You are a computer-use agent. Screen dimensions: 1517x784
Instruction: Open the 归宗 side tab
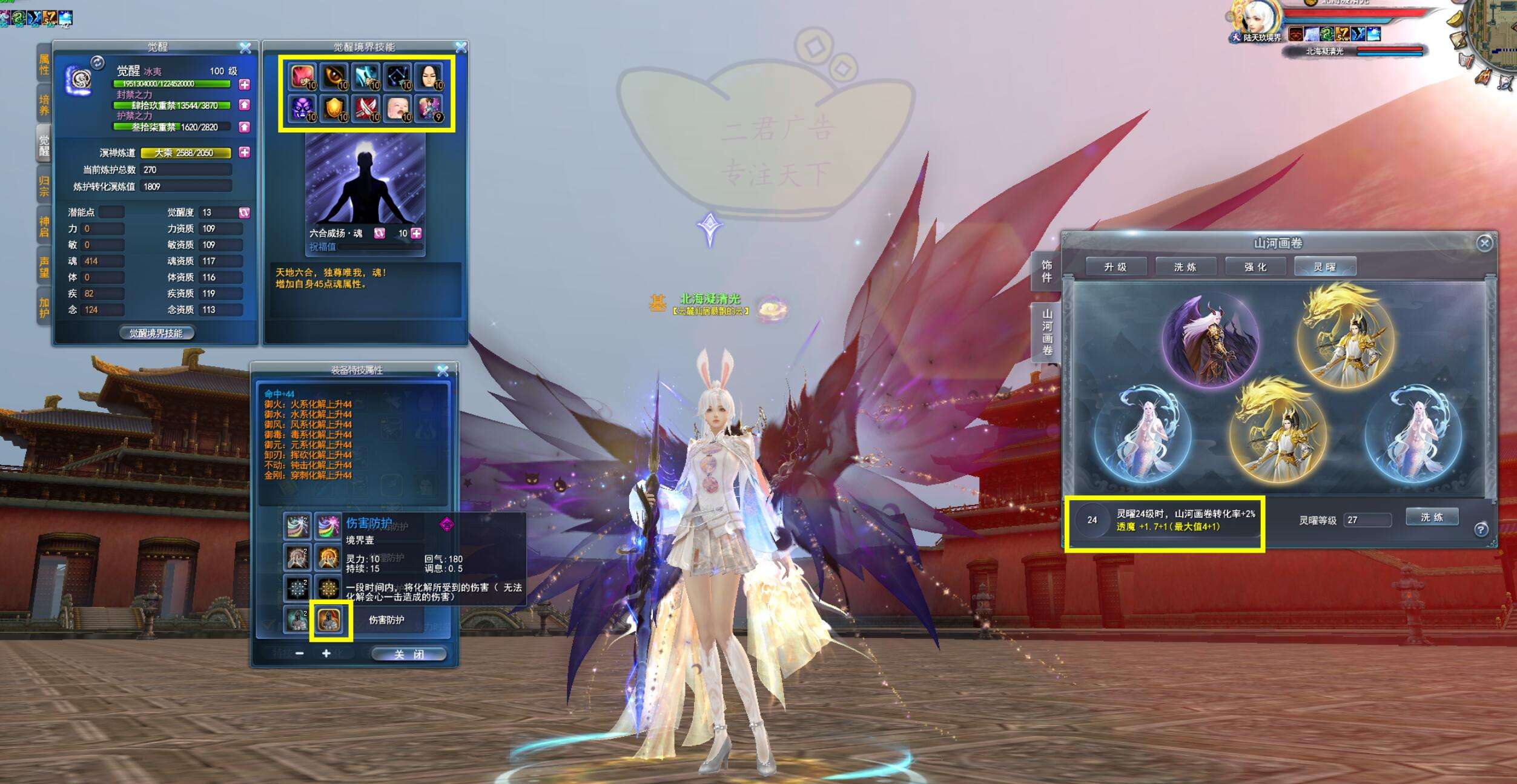pos(44,186)
